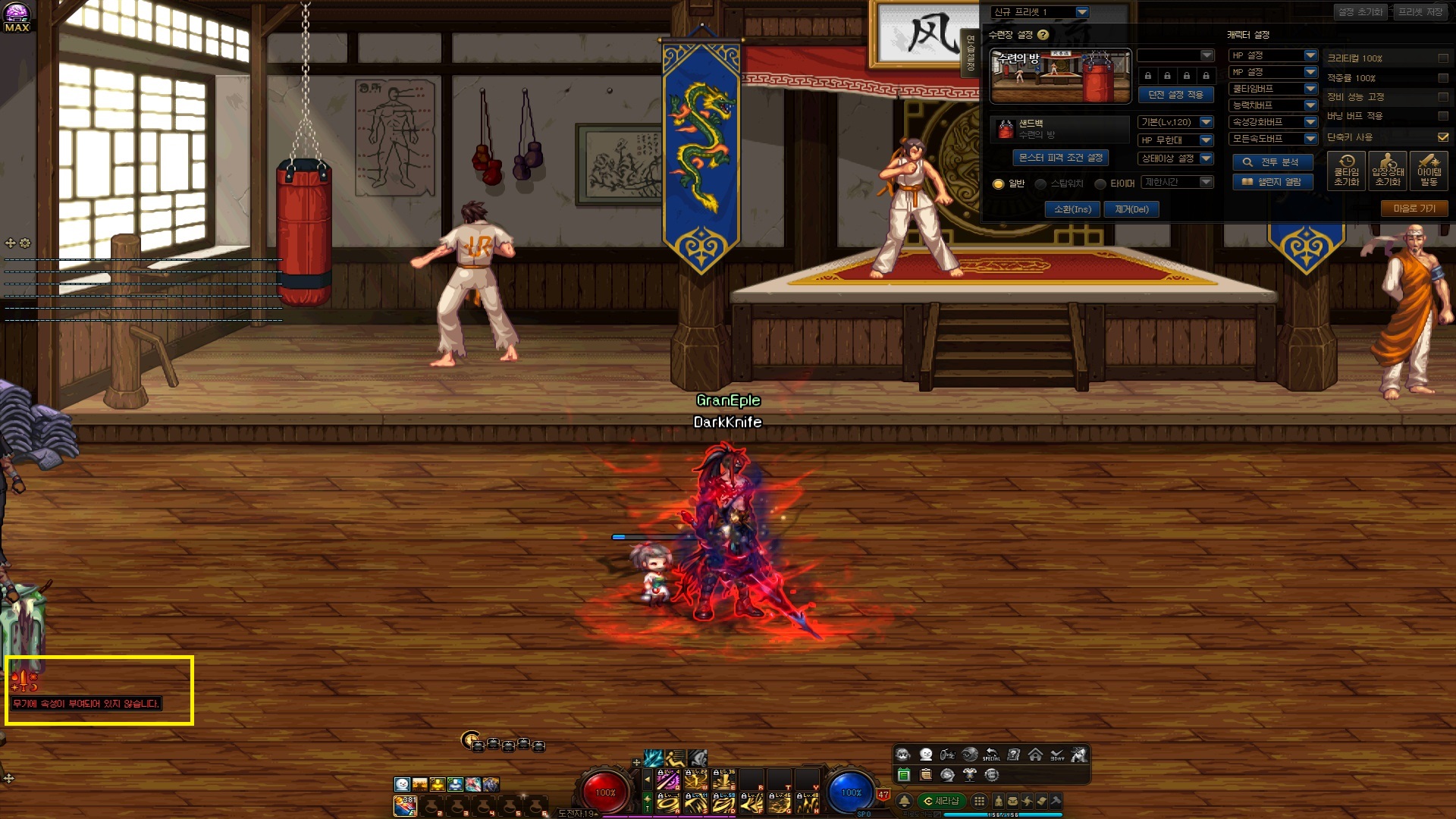Return to town with 마을로 가기

point(1414,209)
